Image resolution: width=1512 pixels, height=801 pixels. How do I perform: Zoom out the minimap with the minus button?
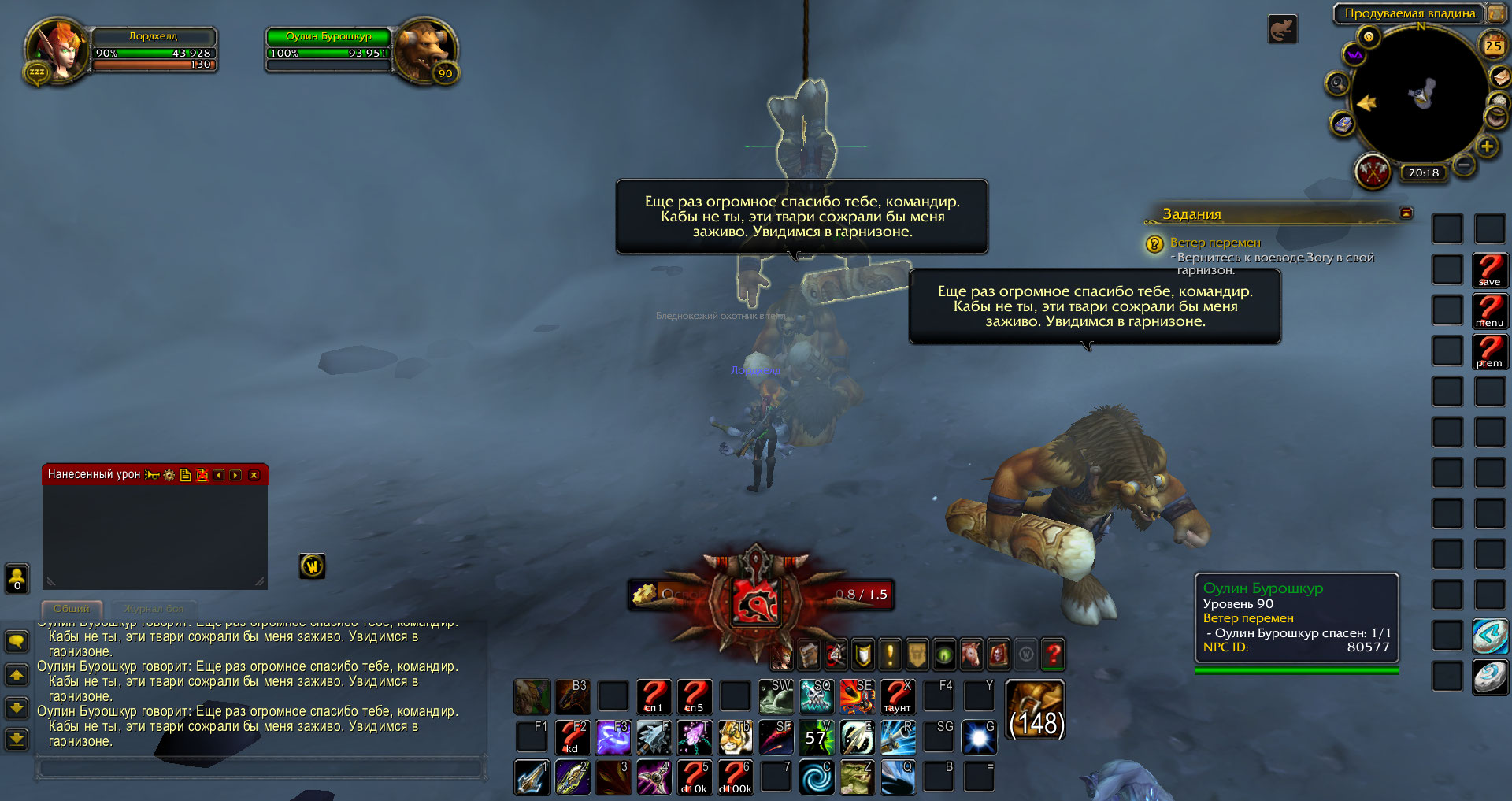pyautogui.click(x=1463, y=165)
